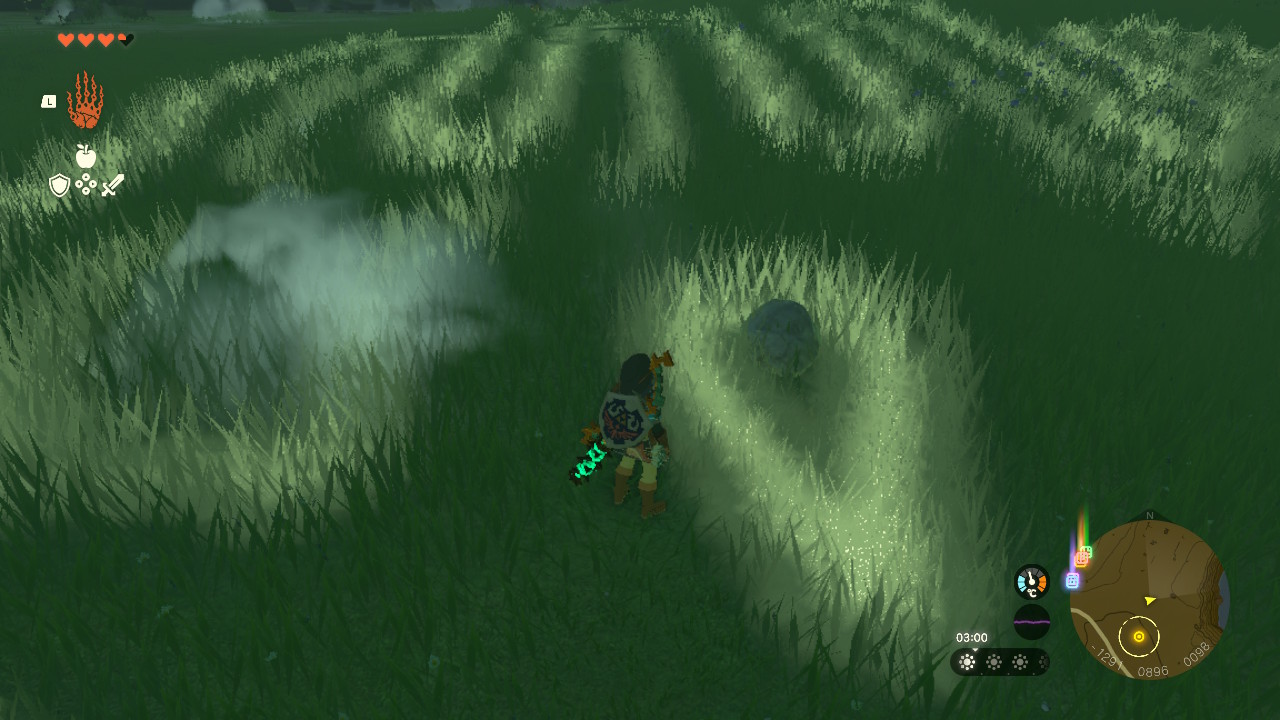The width and height of the screenshot is (1280, 720).
Task: Select the apple item shortcut
Action: (86, 156)
